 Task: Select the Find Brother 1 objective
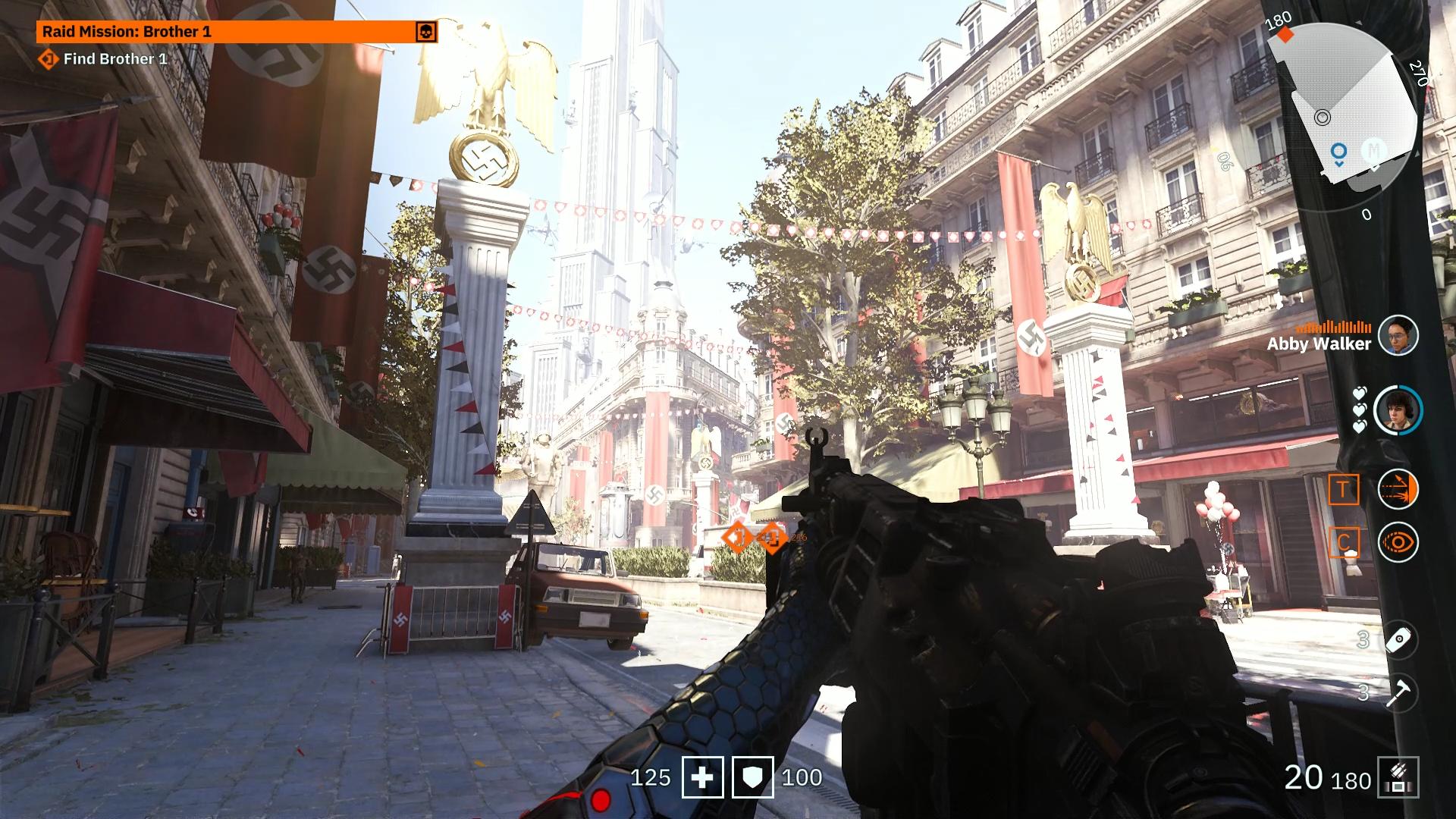pos(114,59)
